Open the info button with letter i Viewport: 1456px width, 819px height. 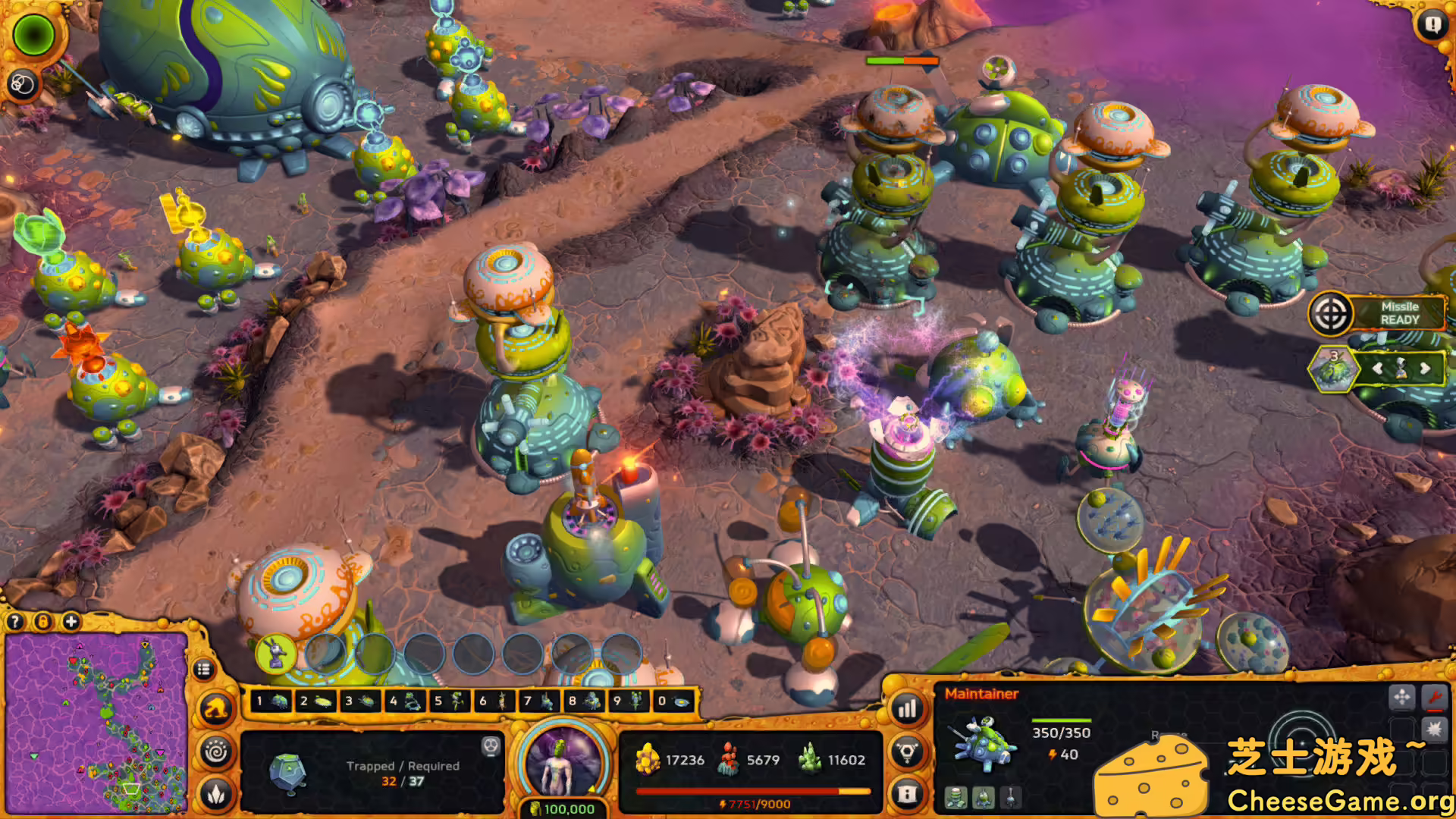tap(908, 793)
